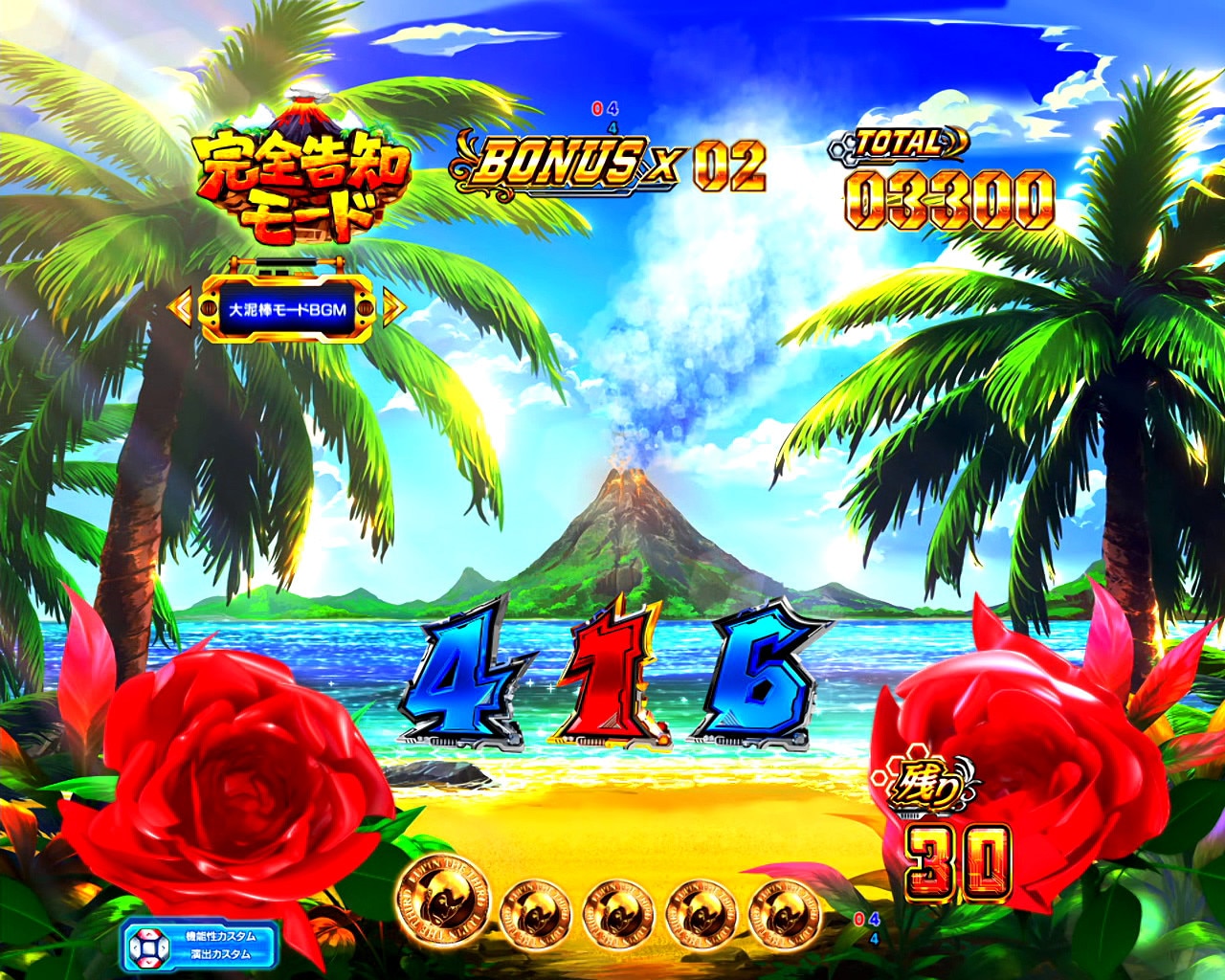This screenshot has height=980, width=1225.
Task: Click the right arrow on the BGM selector
Action: coord(392,306)
